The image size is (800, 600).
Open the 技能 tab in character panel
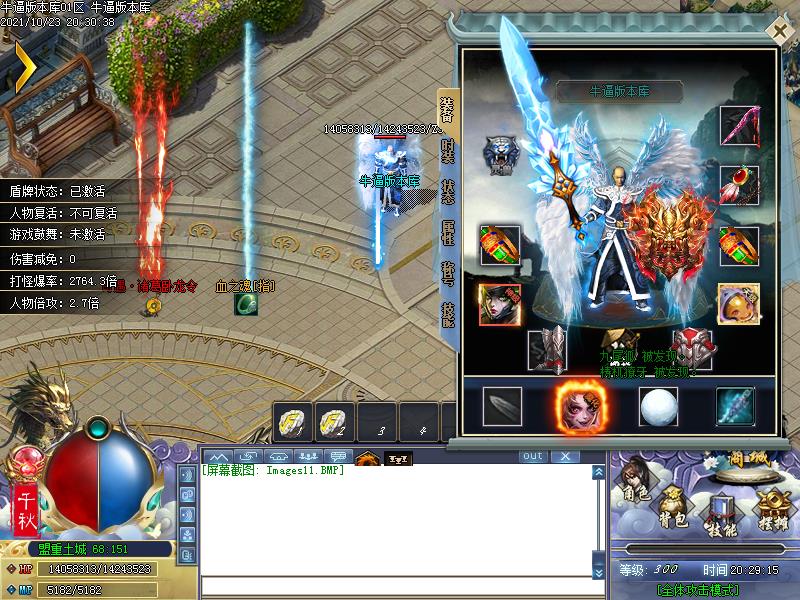point(448,314)
